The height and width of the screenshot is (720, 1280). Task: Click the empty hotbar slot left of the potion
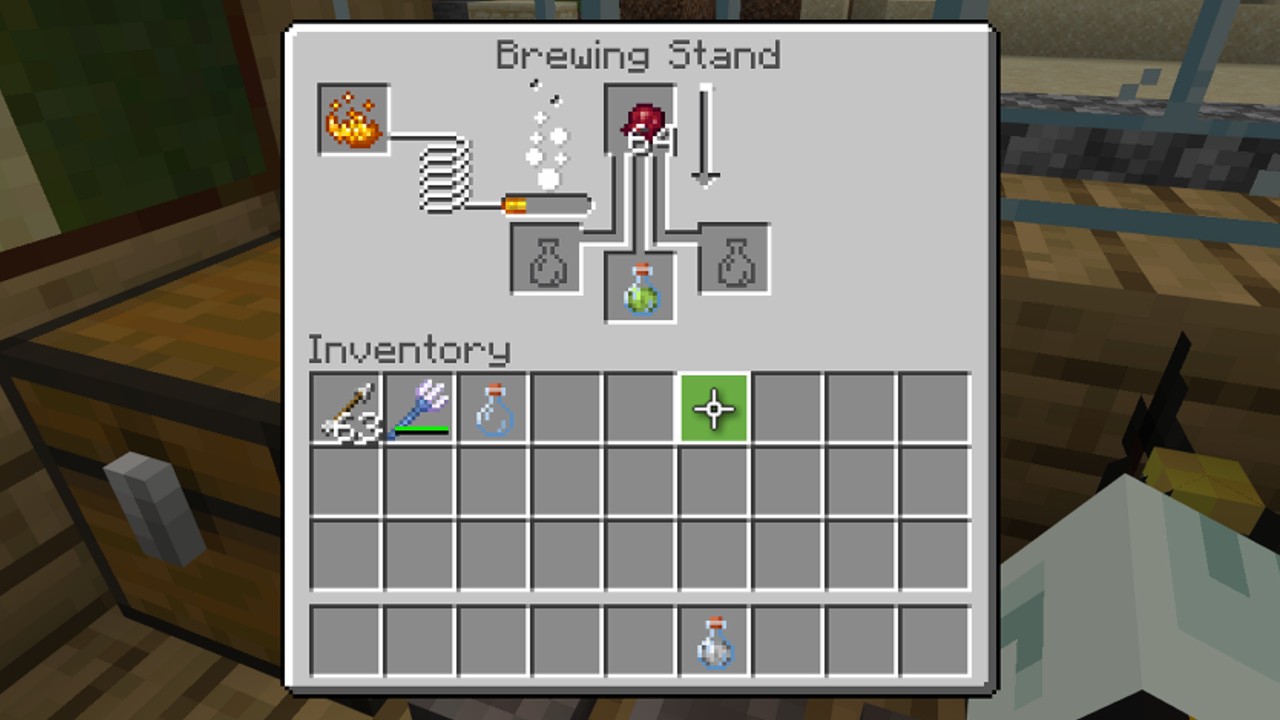pyautogui.click(x=639, y=644)
